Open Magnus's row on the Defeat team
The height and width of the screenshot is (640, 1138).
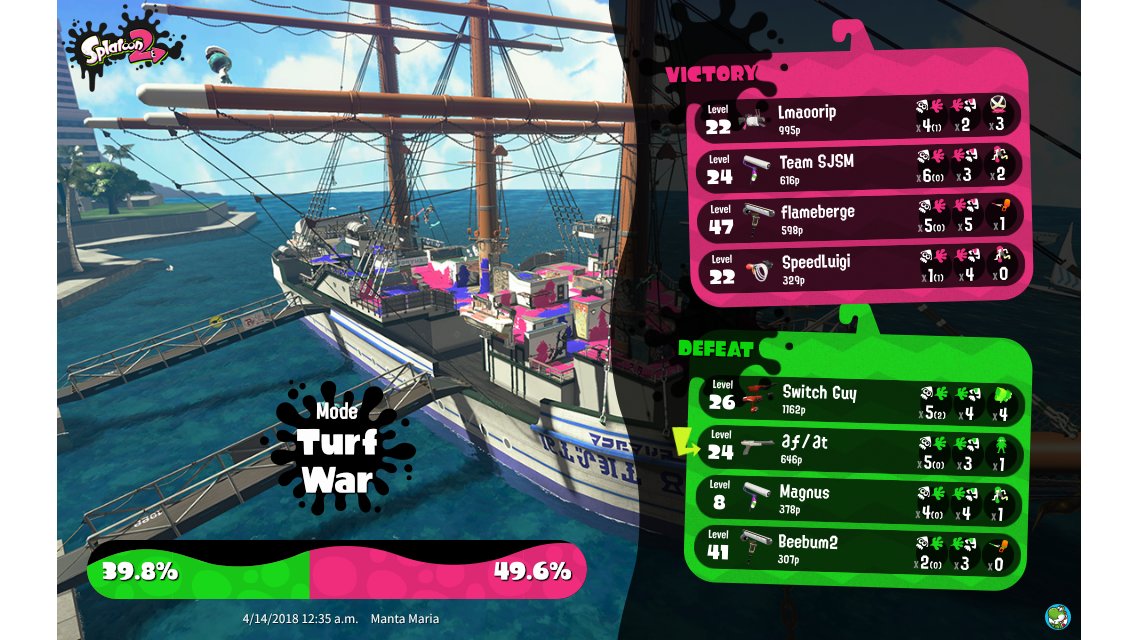pyautogui.click(x=860, y=500)
